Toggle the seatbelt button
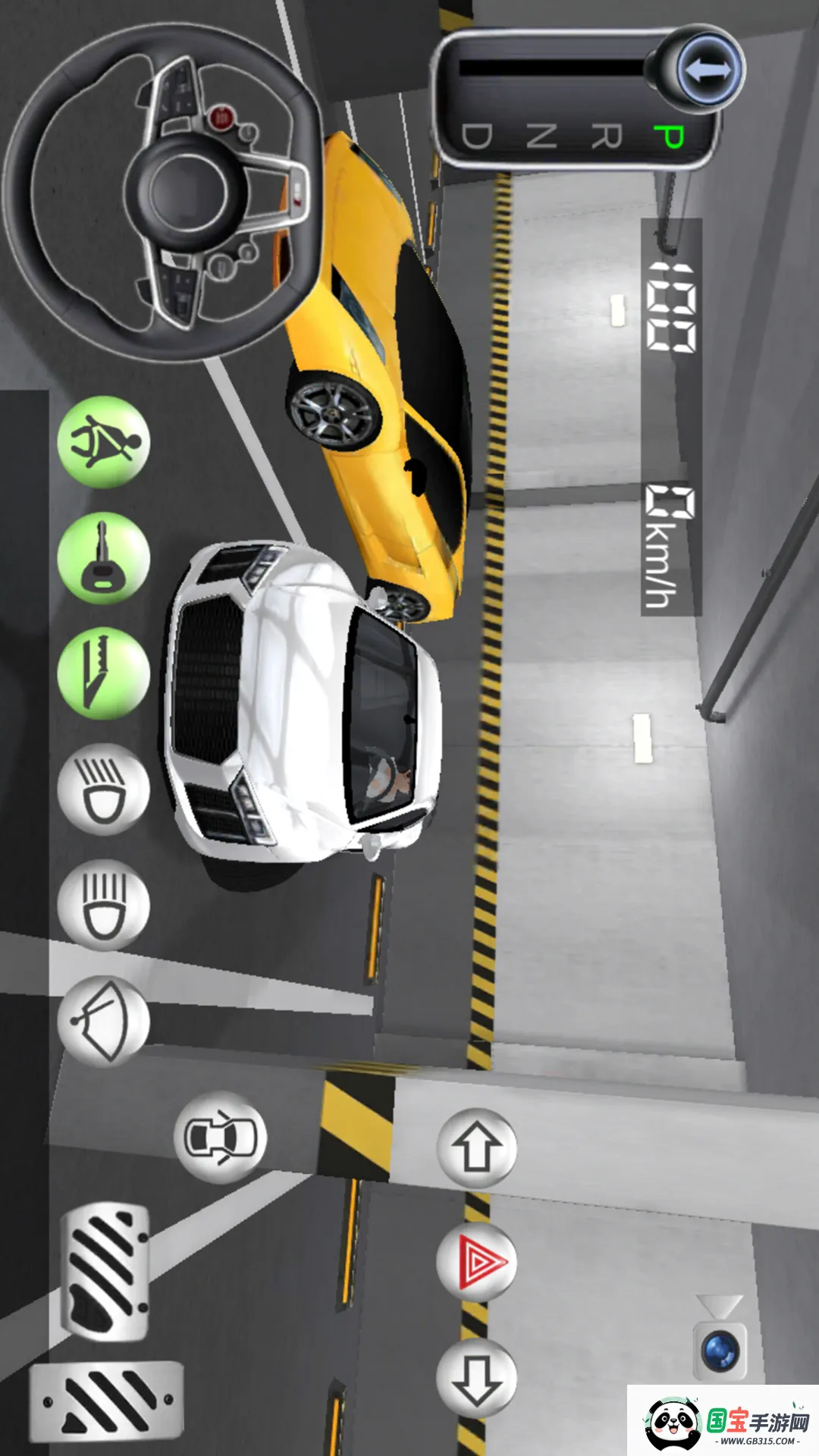 (104, 442)
